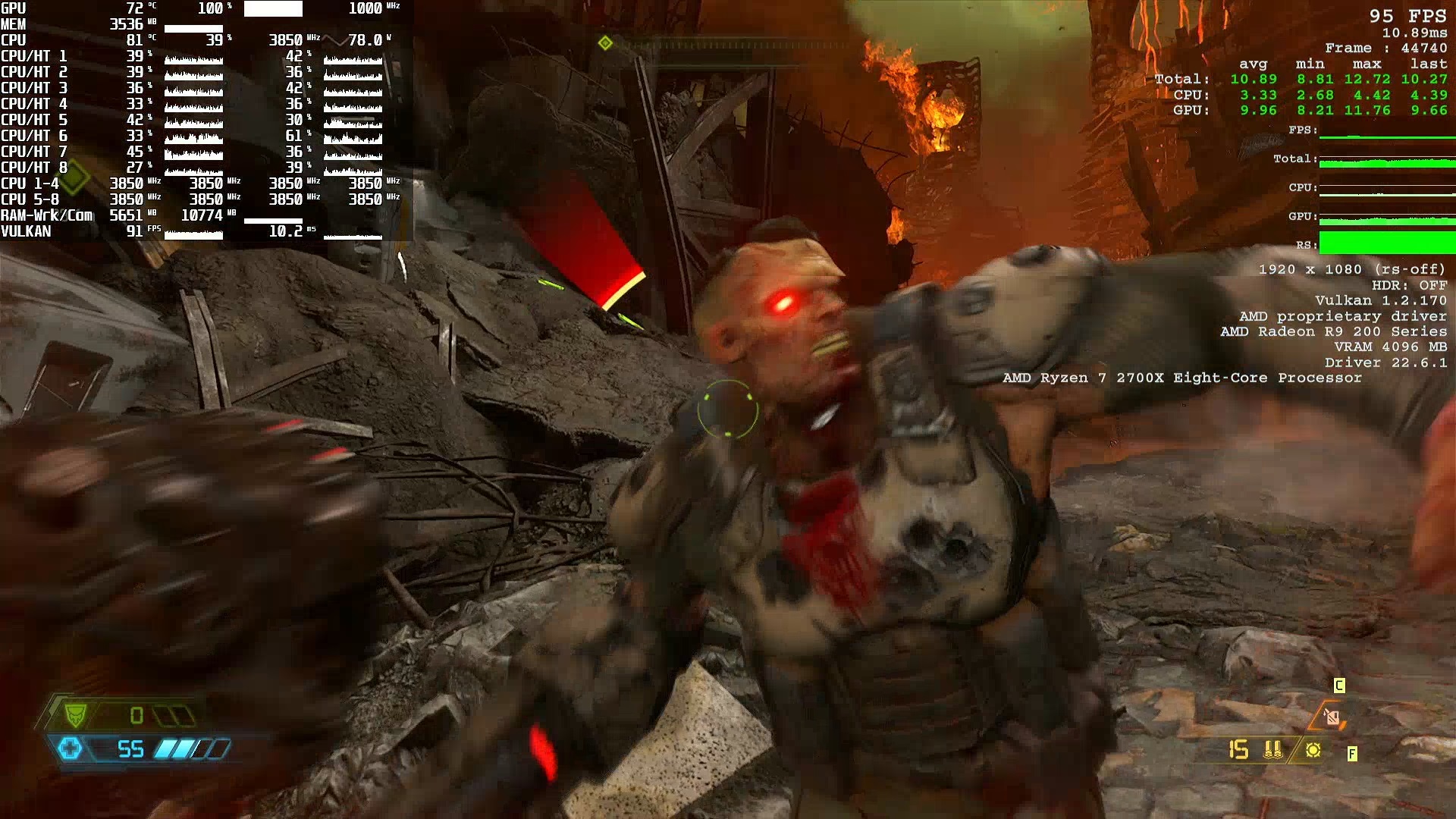Image resolution: width=1456 pixels, height=819 pixels.
Task: Activate the yellow weapon mod icon
Action: point(1313,750)
